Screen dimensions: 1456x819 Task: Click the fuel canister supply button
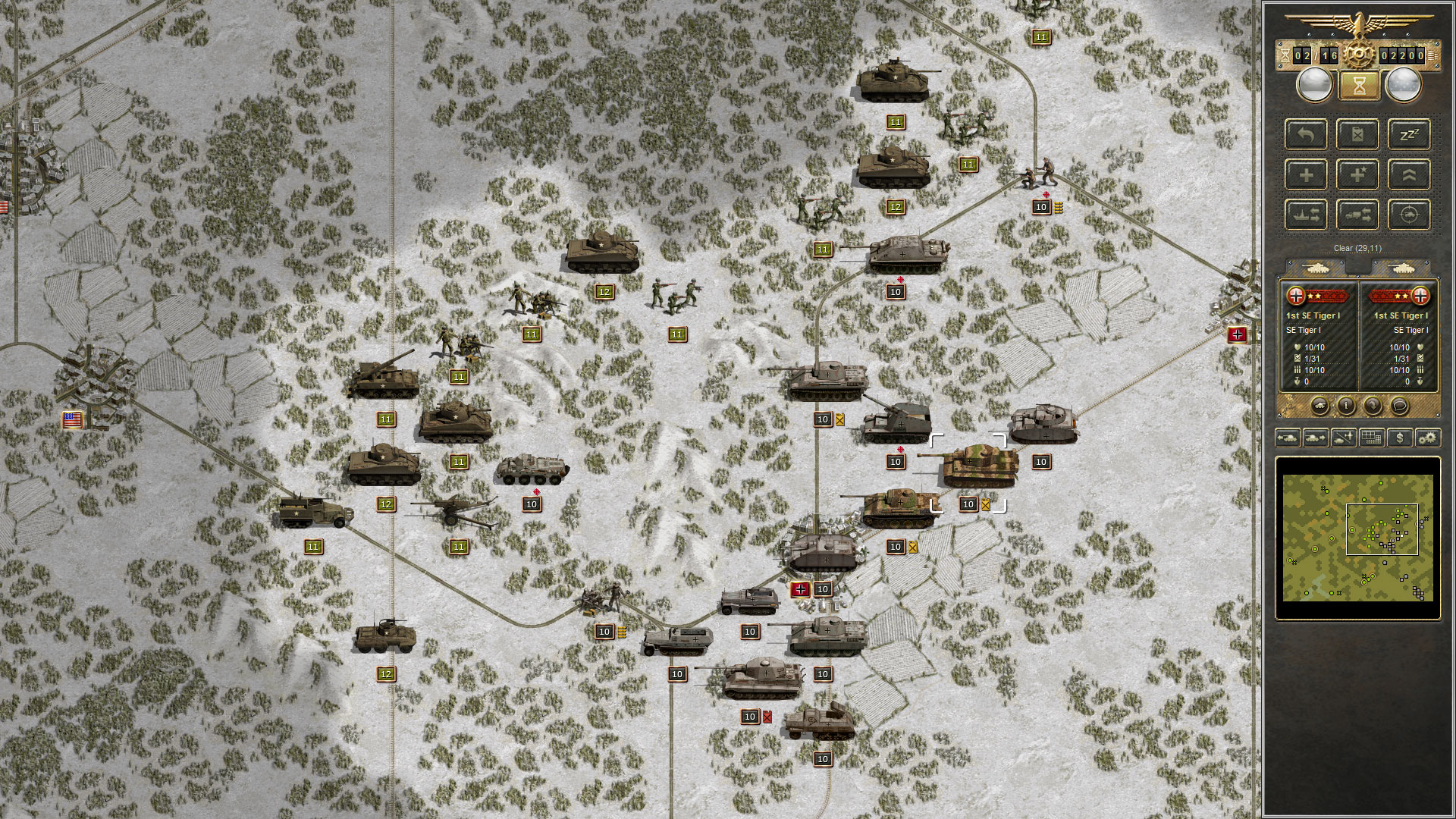[x=1357, y=135]
